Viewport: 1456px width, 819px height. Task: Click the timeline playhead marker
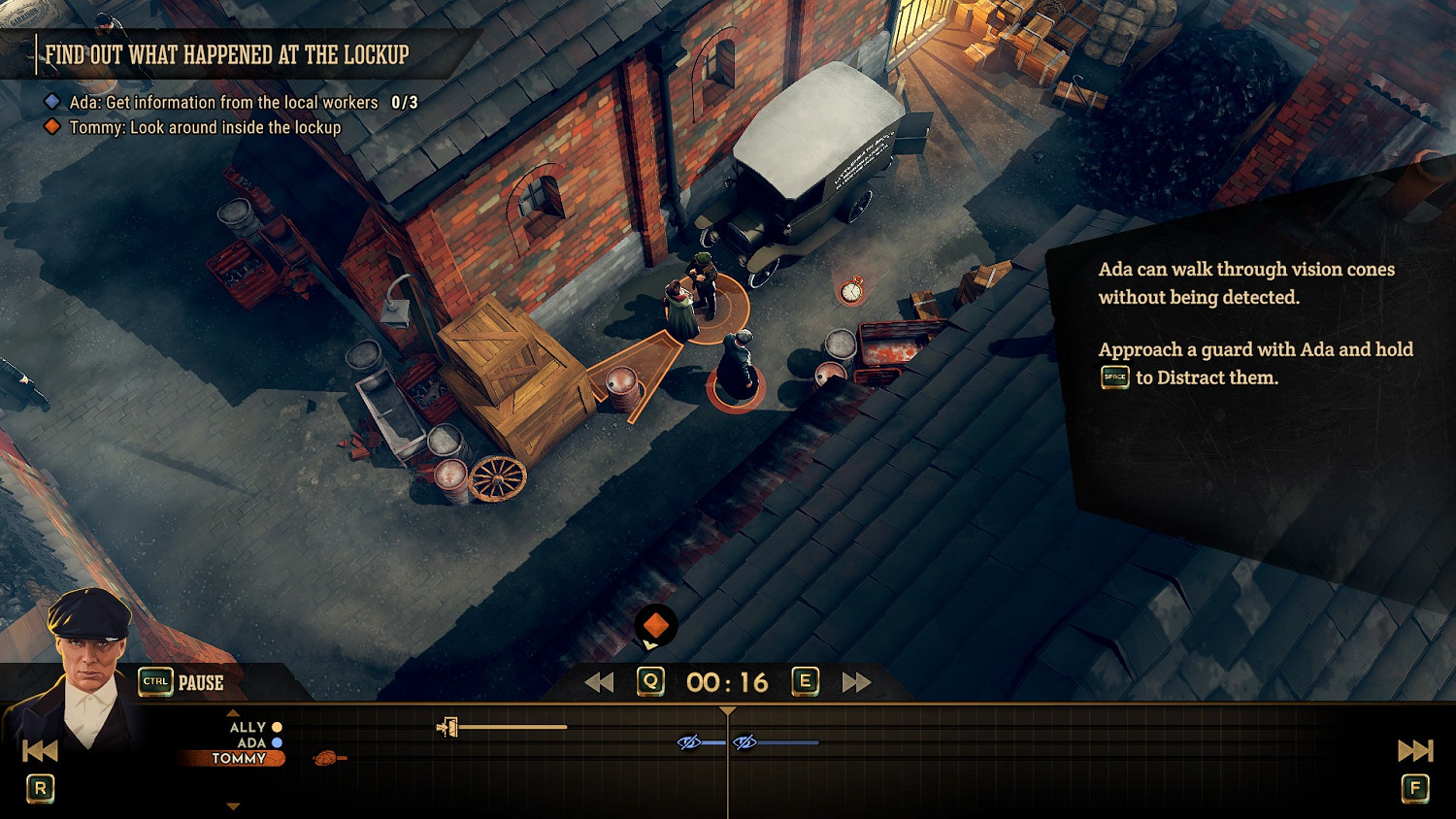[727, 711]
